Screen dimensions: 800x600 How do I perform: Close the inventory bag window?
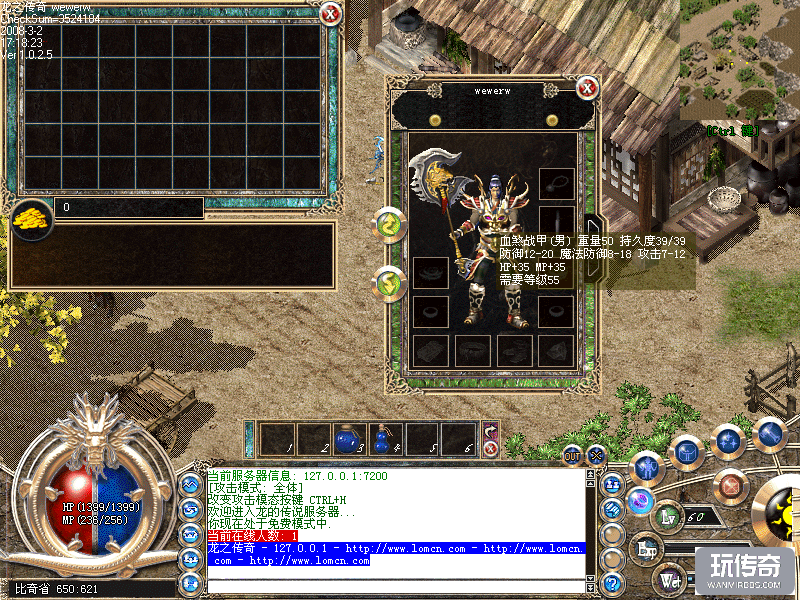point(330,13)
